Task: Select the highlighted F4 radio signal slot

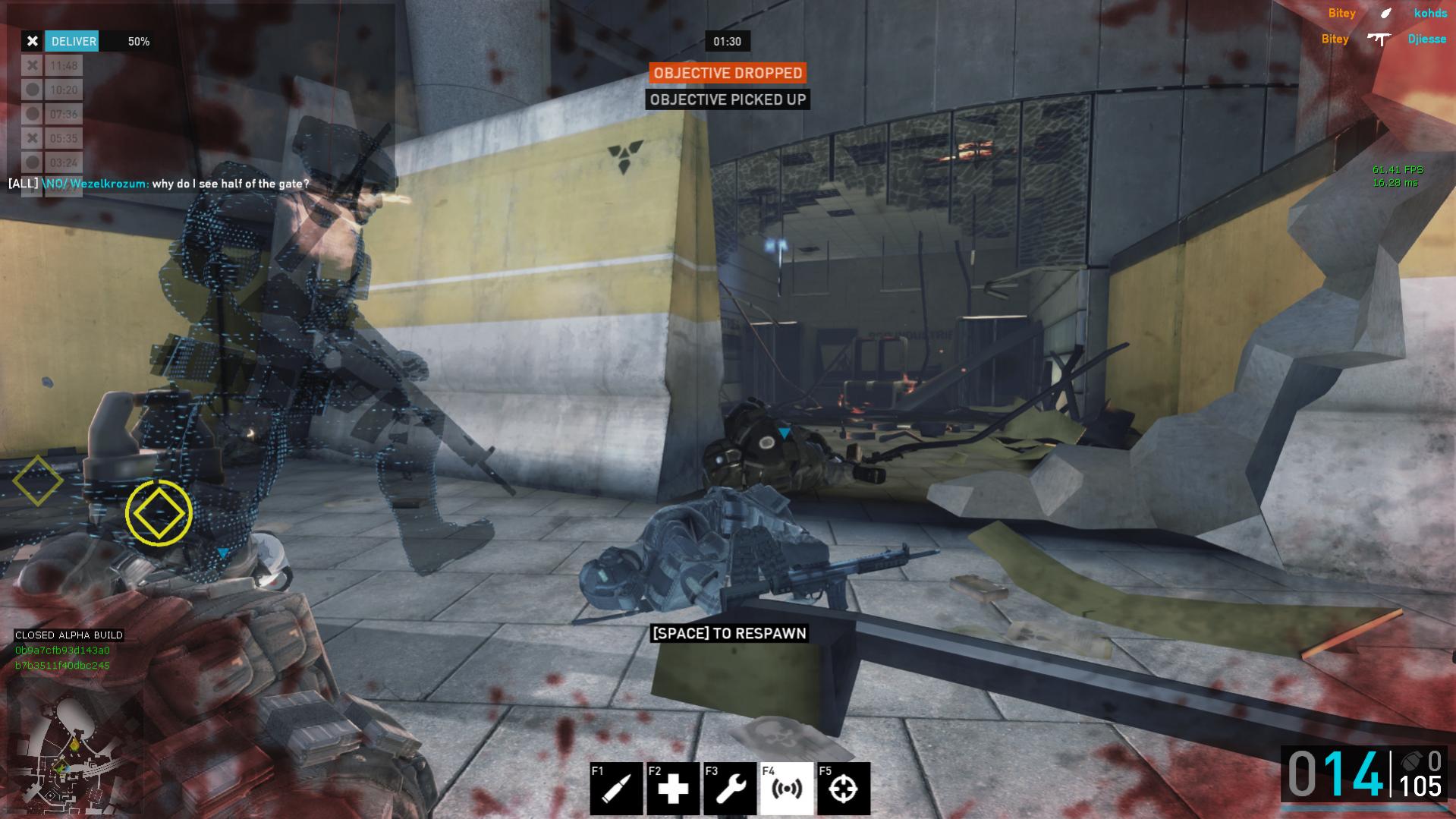Action: click(787, 789)
